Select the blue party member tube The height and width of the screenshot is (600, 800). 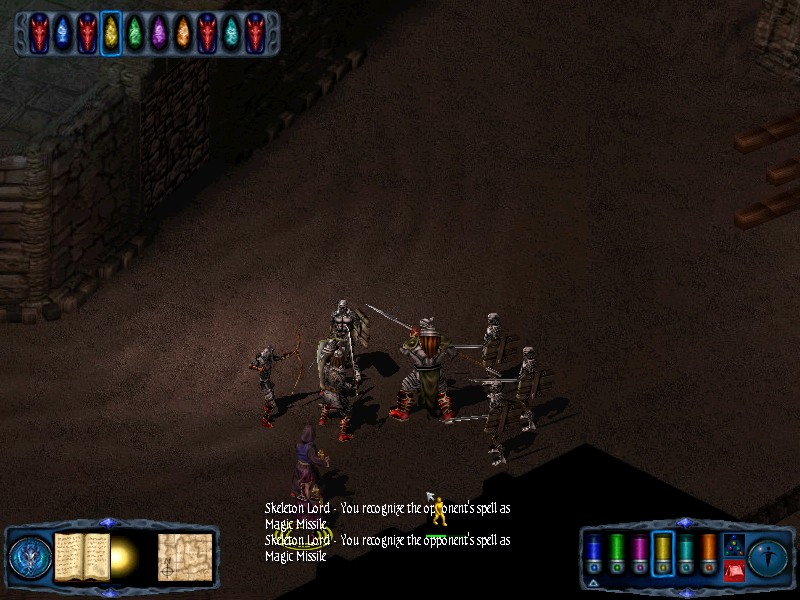tap(593, 553)
